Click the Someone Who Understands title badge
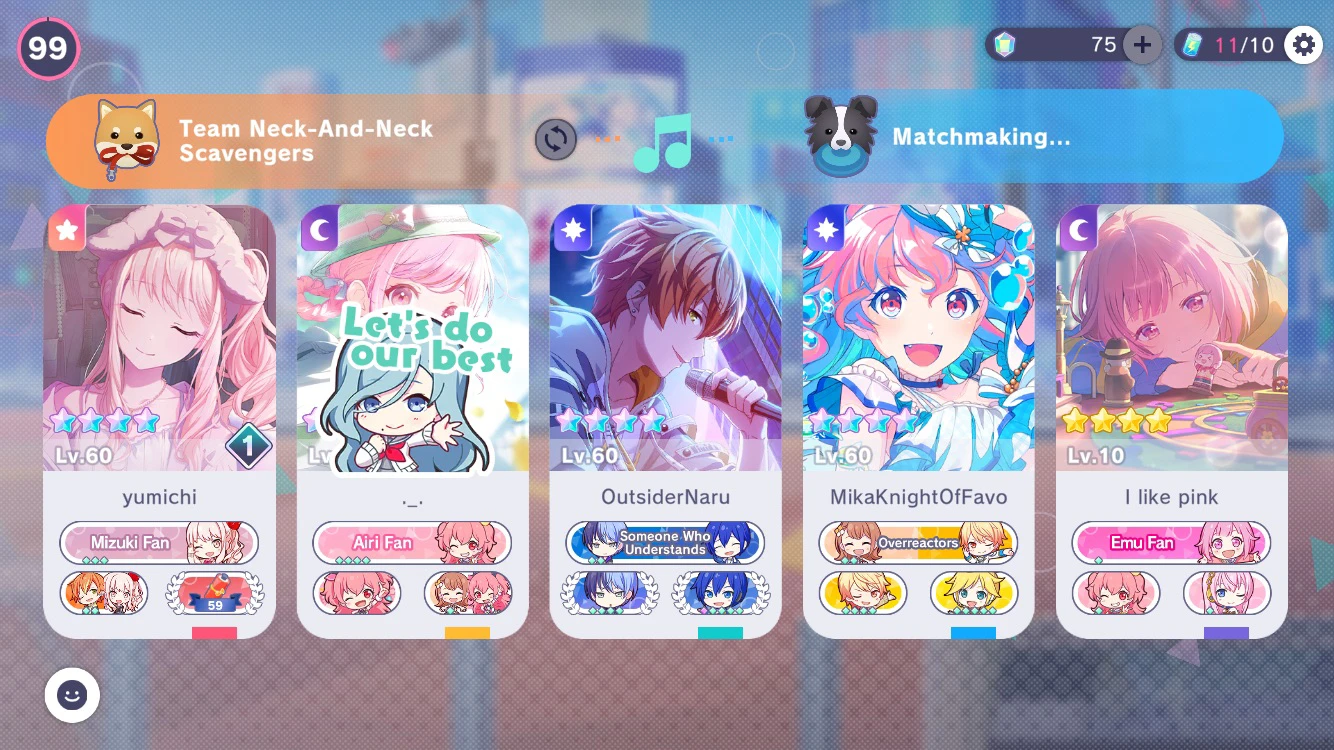Viewport: 1334px width, 750px height. pos(664,541)
